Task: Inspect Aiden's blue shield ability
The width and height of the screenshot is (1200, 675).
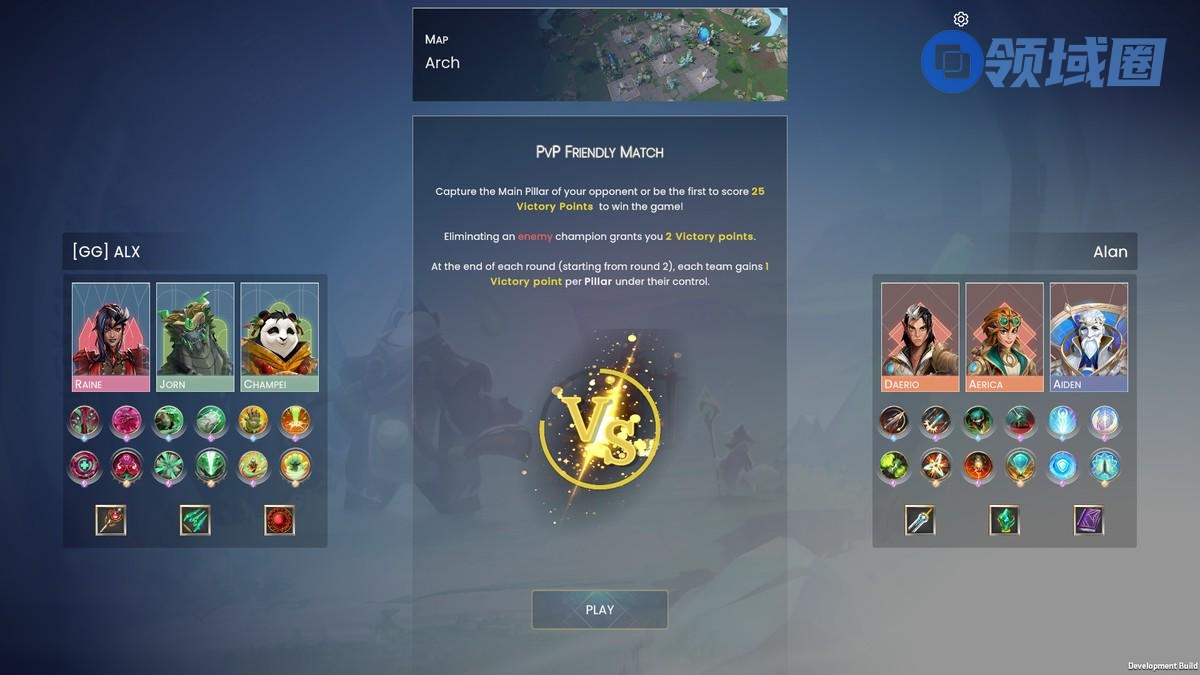Action: click(1062, 465)
